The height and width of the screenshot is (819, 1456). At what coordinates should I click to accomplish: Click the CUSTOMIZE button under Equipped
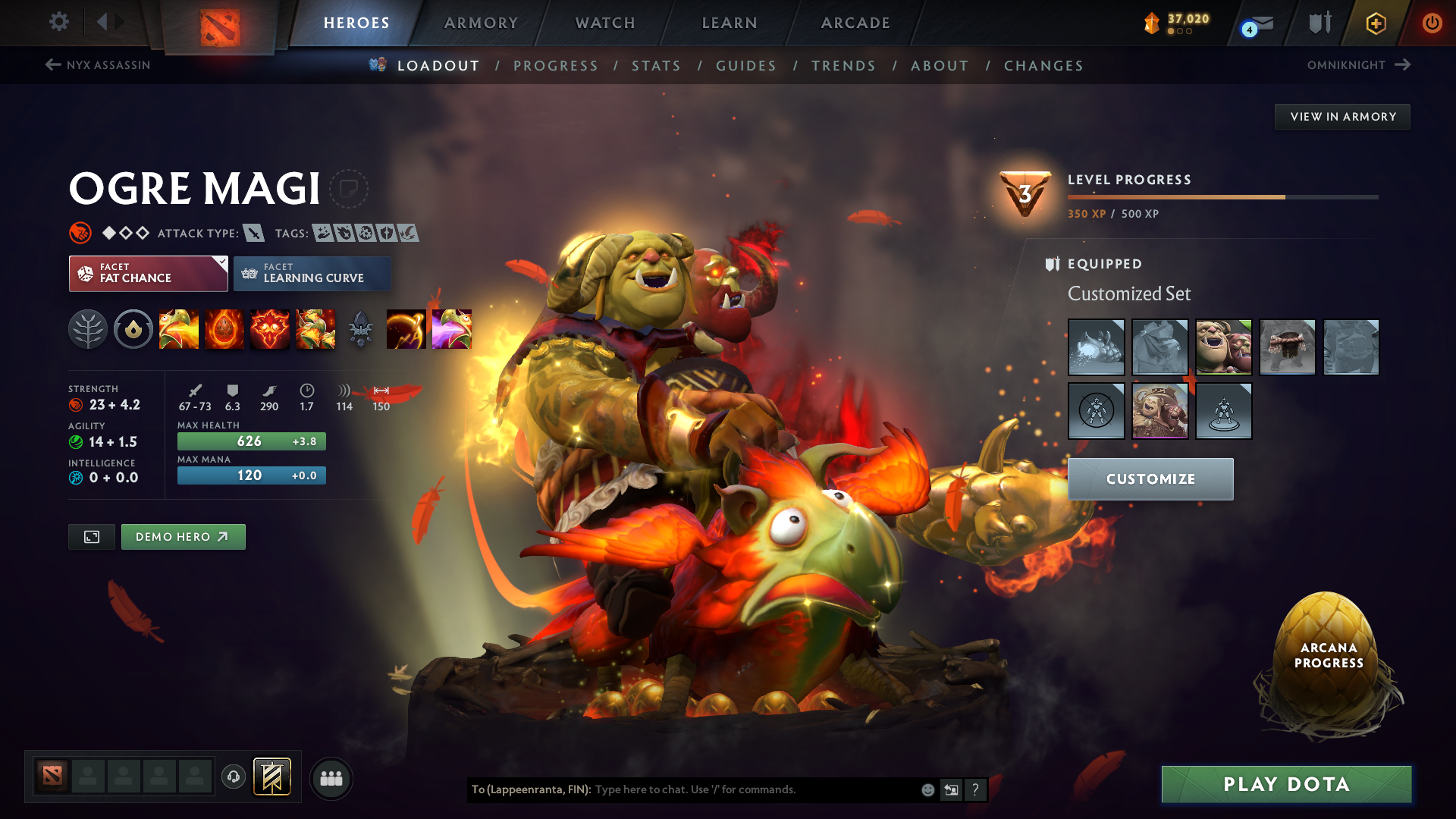click(x=1150, y=479)
